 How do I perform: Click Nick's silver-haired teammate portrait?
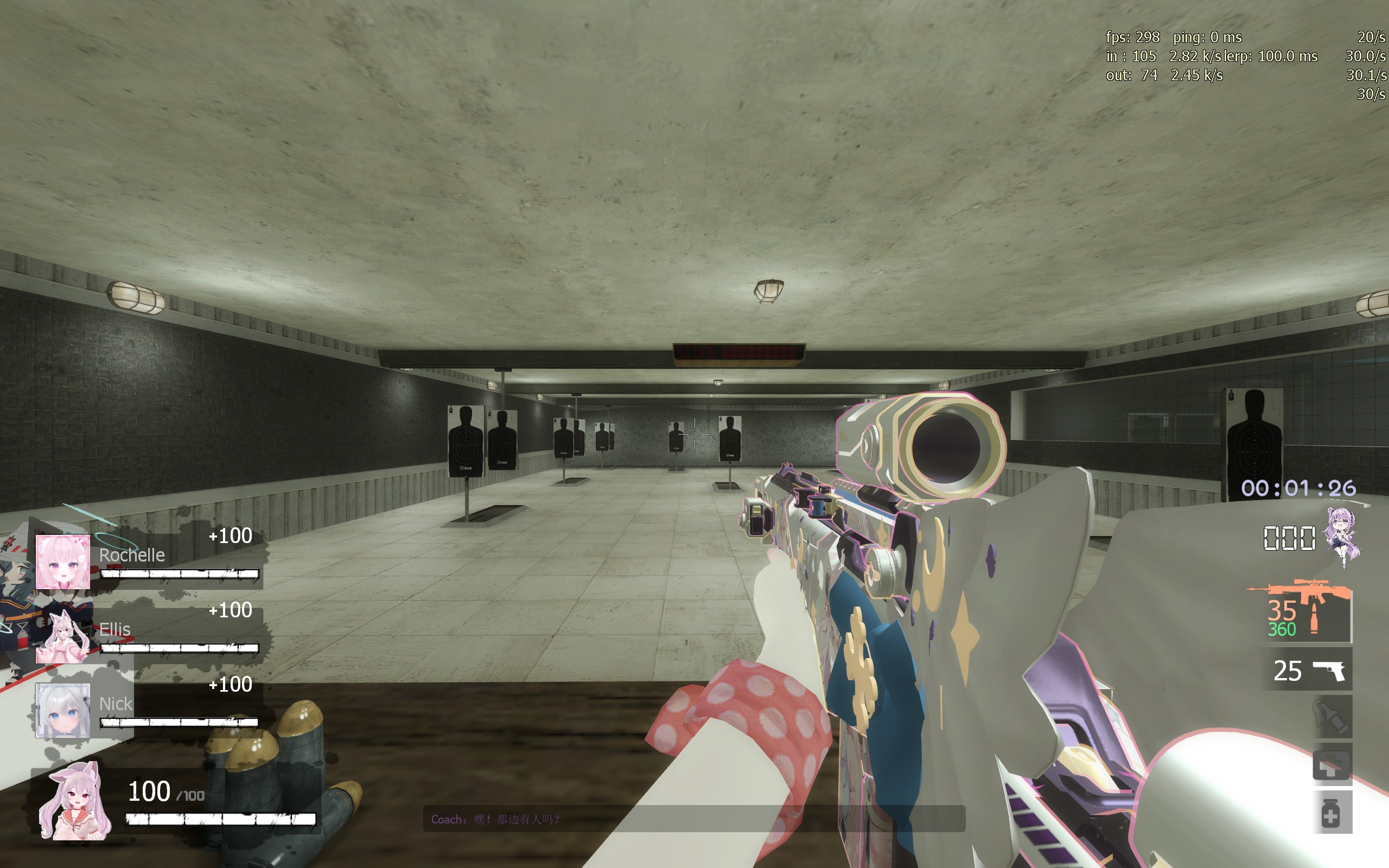tap(62, 711)
